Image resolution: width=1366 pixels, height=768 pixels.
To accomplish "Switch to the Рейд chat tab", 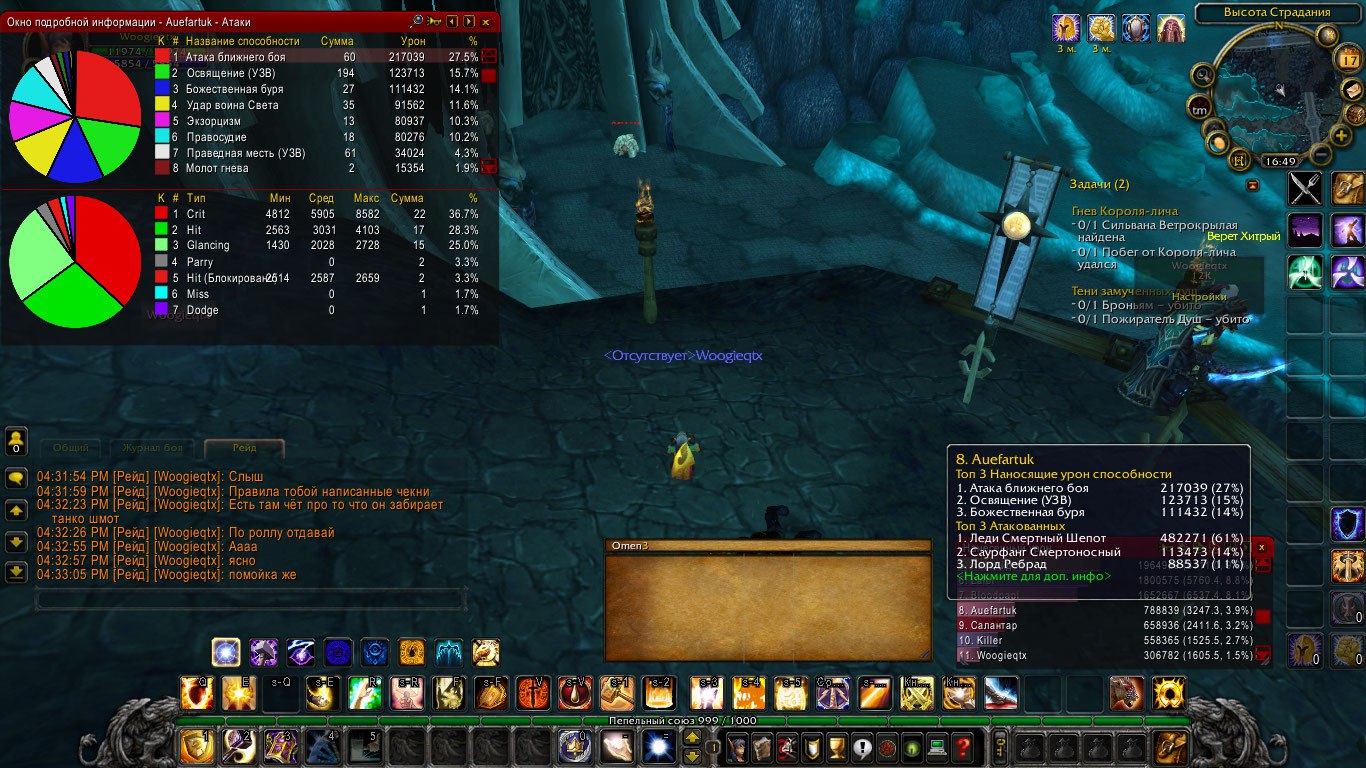I will click(x=244, y=448).
